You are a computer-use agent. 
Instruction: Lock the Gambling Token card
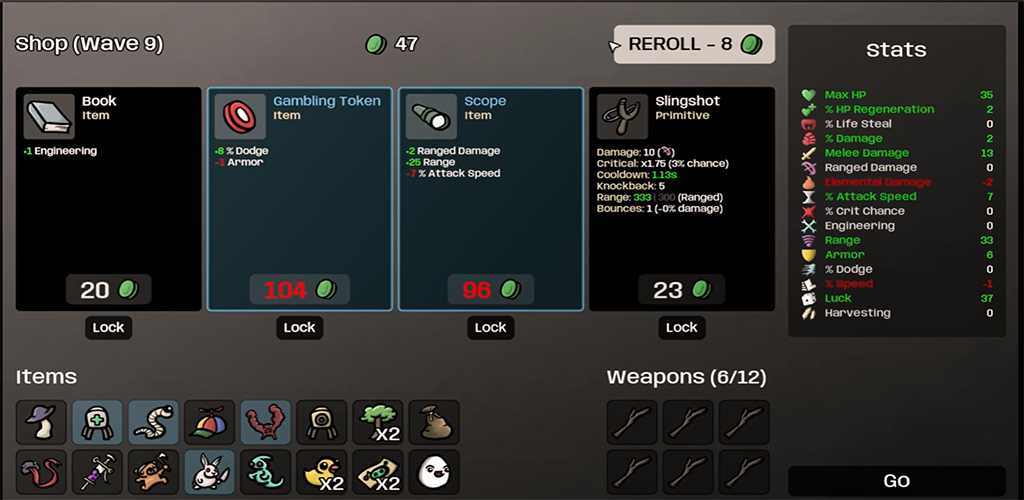click(299, 327)
